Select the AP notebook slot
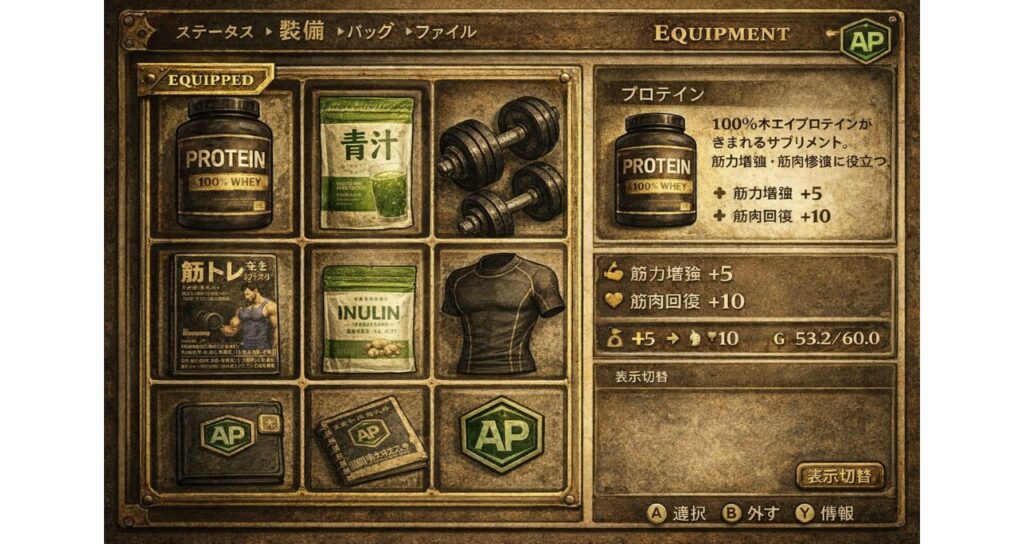Image resolution: width=1024 pixels, height=544 pixels. [366, 438]
